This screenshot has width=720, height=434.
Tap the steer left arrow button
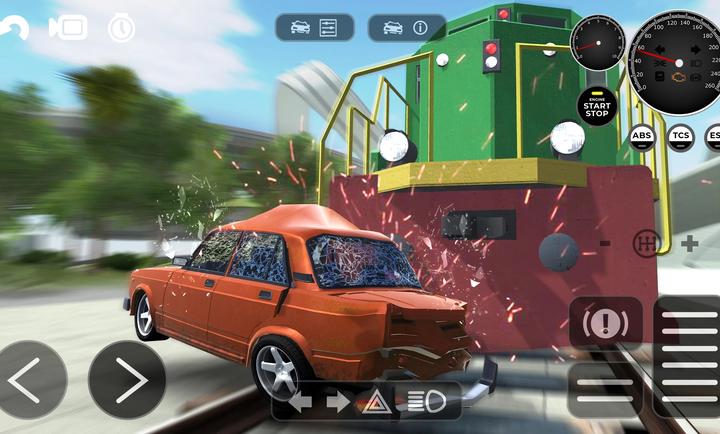[x=33, y=380]
